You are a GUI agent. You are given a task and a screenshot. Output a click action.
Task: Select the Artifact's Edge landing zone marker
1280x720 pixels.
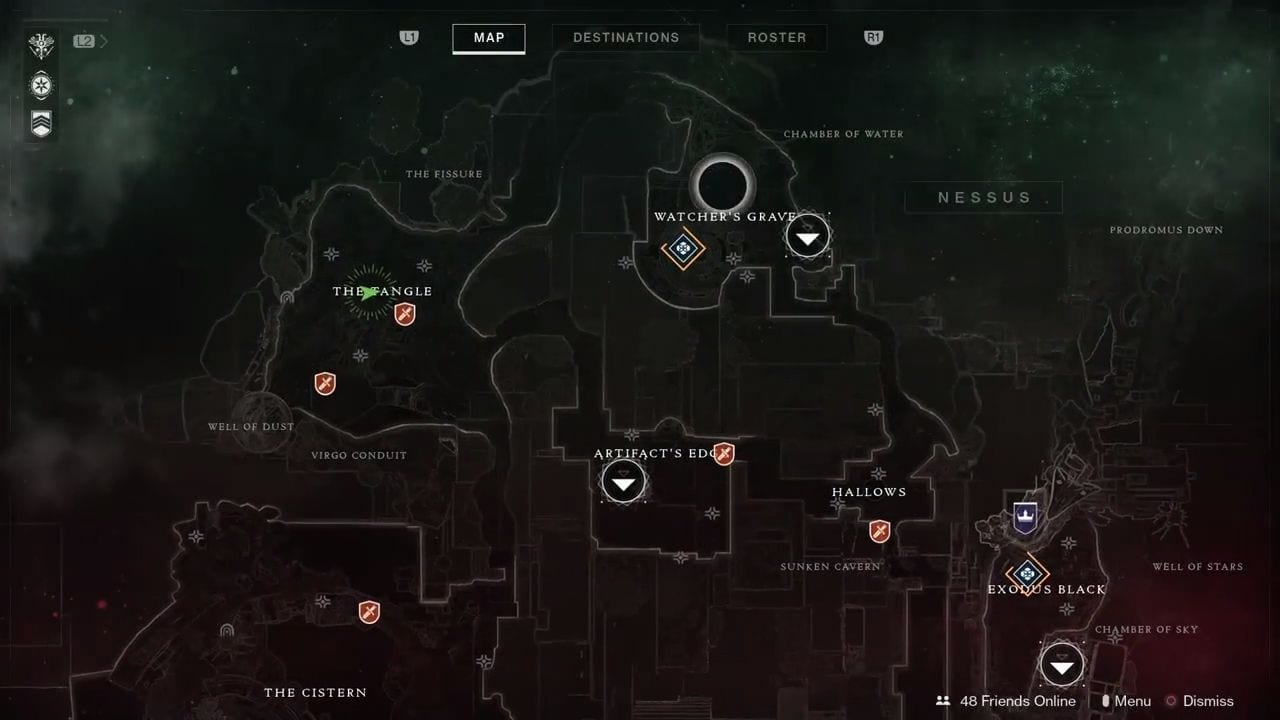coord(624,483)
